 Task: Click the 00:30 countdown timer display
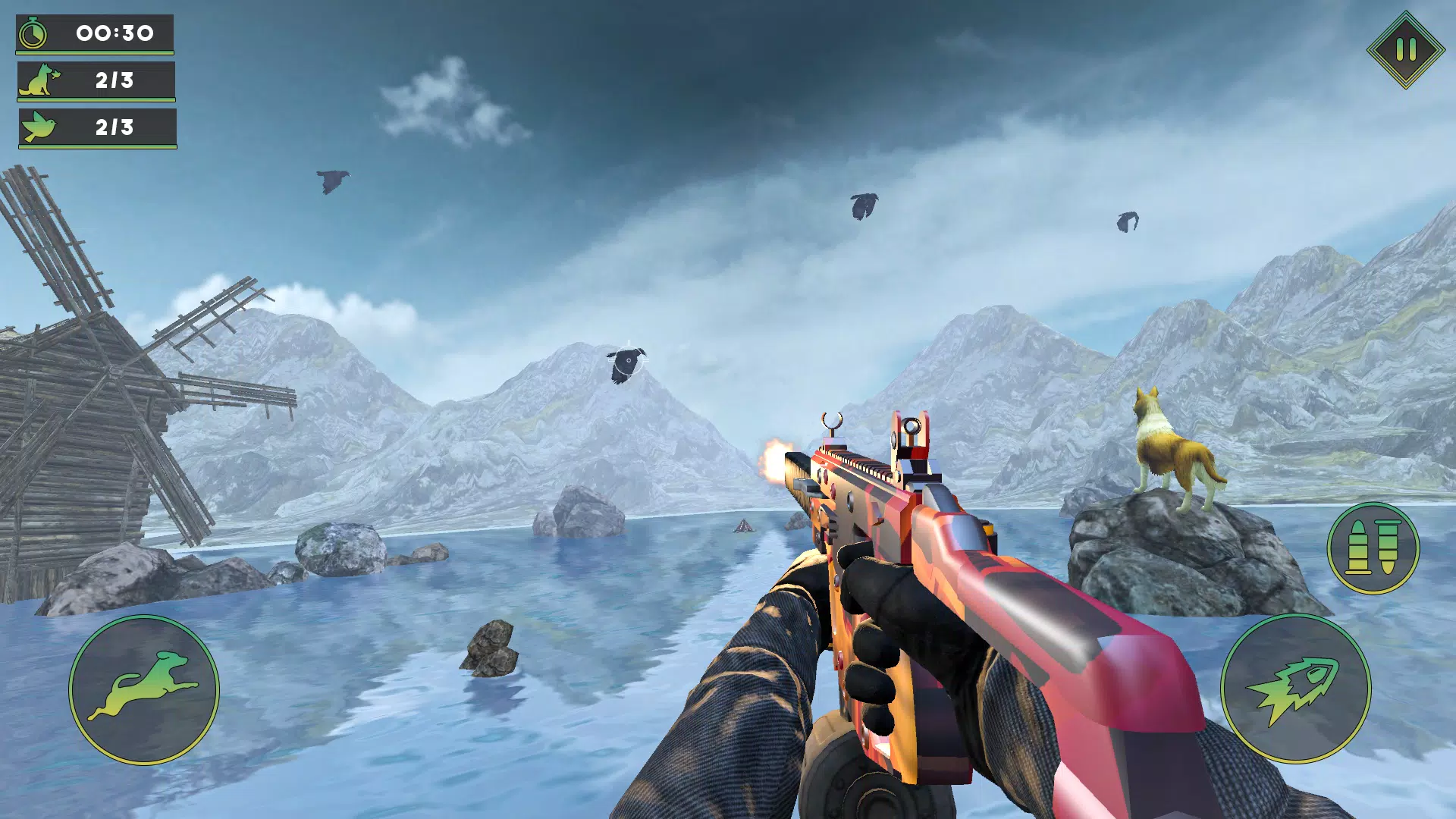coord(114,32)
